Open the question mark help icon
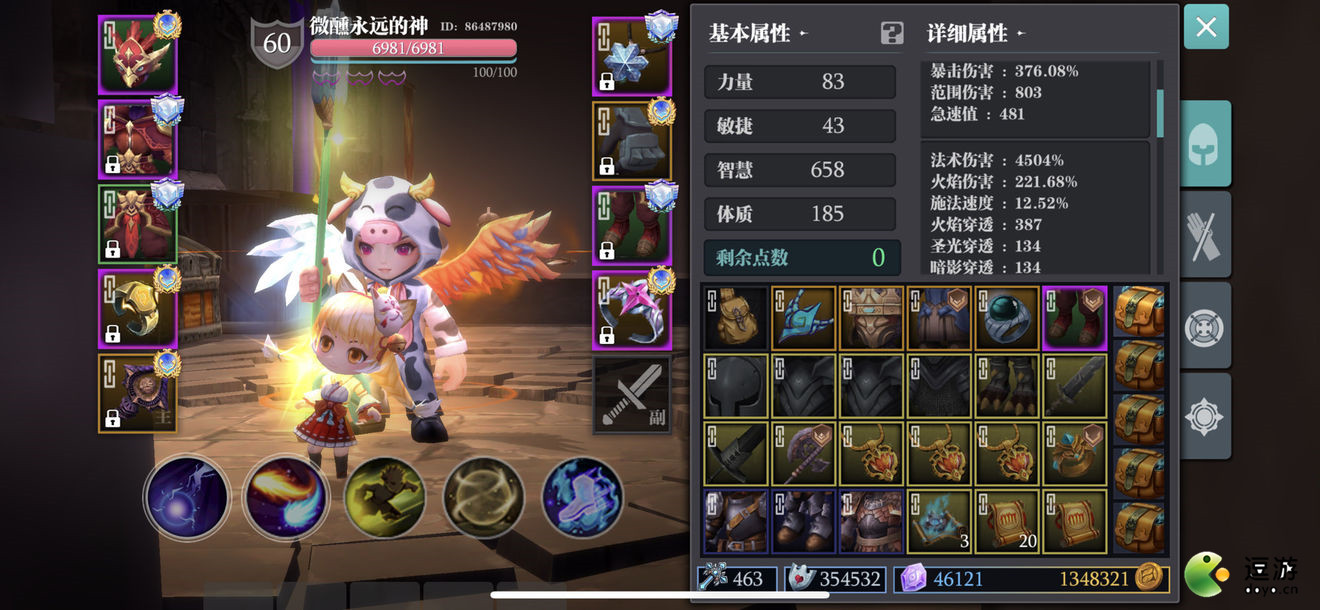The width and height of the screenshot is (1320, 610). pyautogui.click(x=891, y=33)
